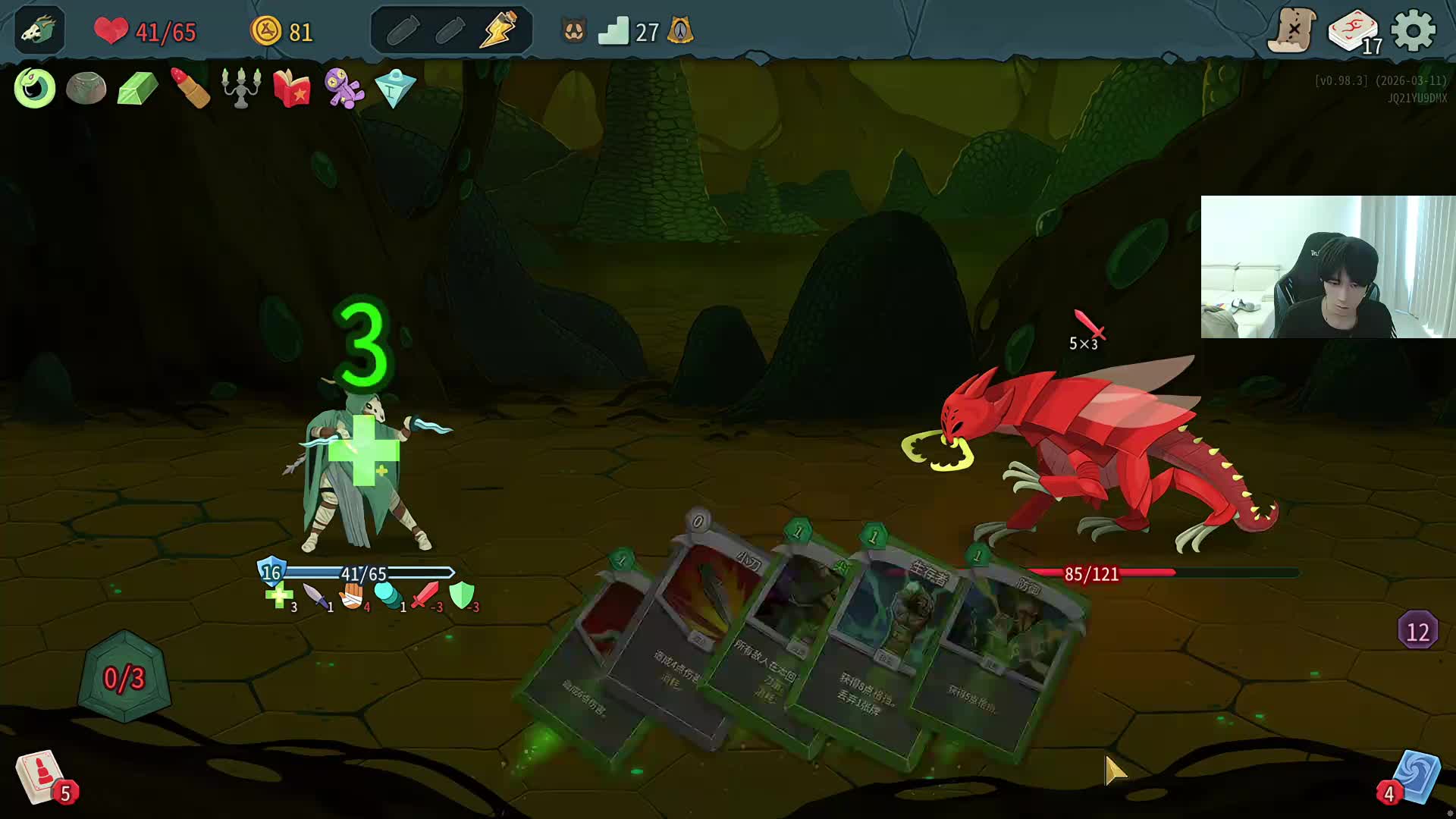Screen dimensions: 1456x819
Task: Inspect the red lipstick relic
Action: click(x=190, y=88)
